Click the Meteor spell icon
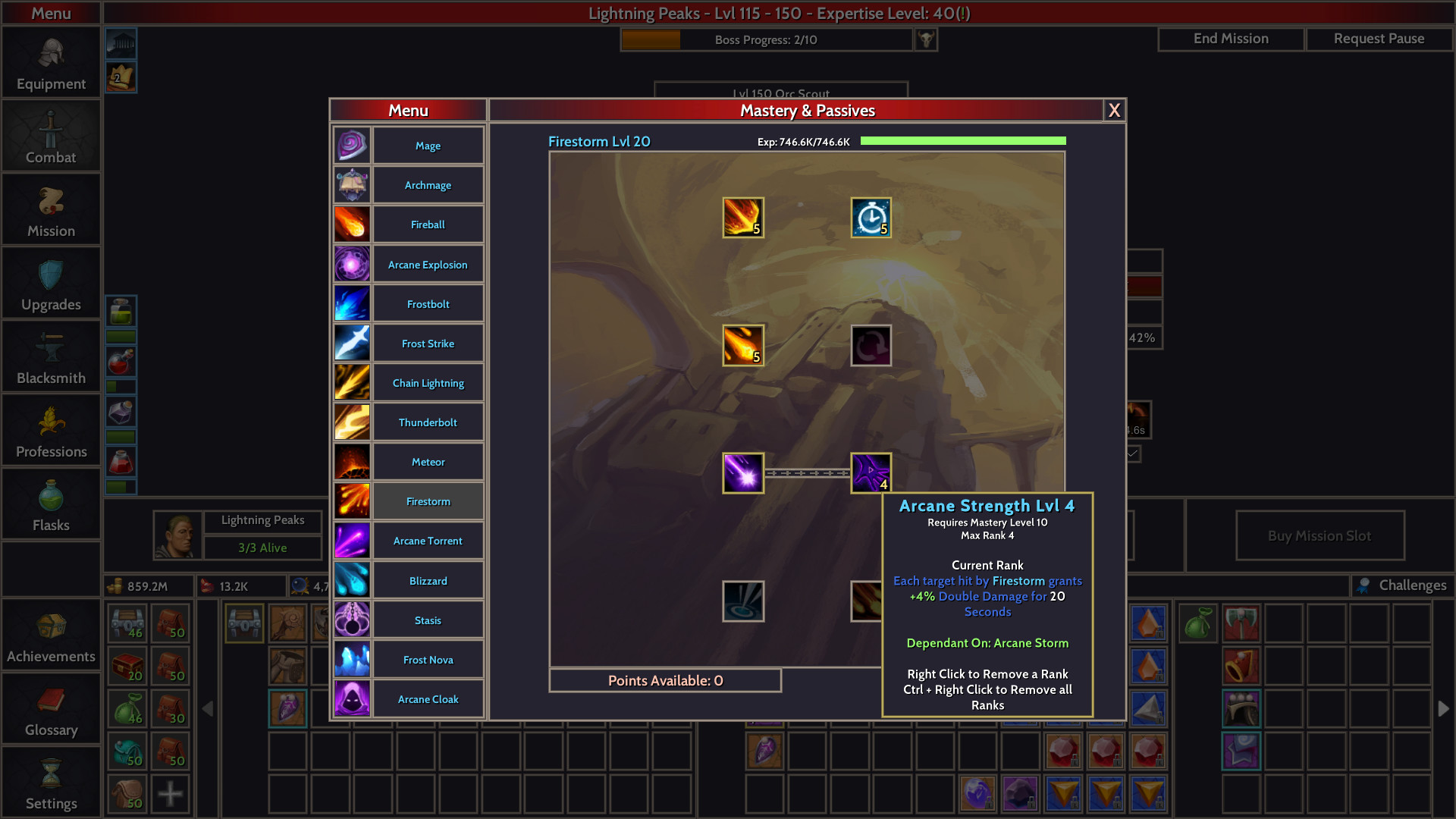 click(x=352, y=461)
